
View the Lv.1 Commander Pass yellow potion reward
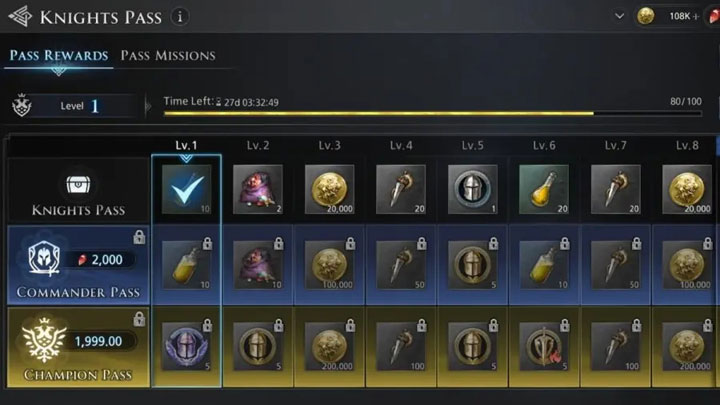pos(186,265)
